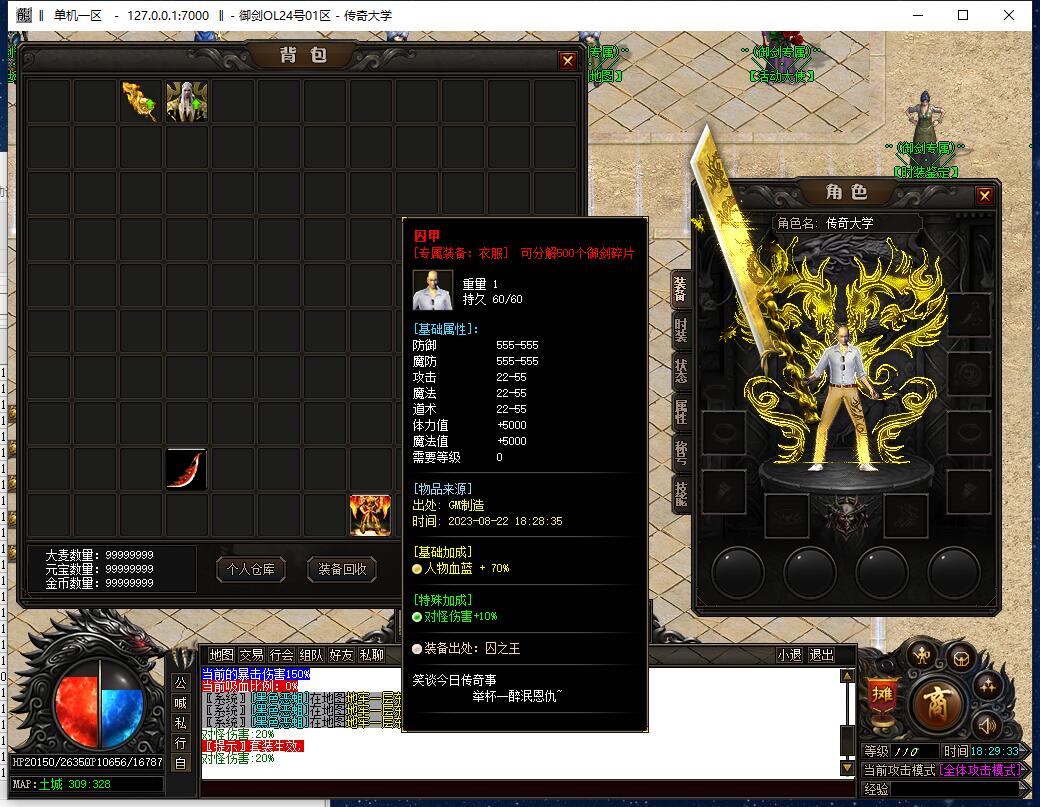Open the 交易 trade menu
Viewport: 1040px width, 807px height.
251,655
